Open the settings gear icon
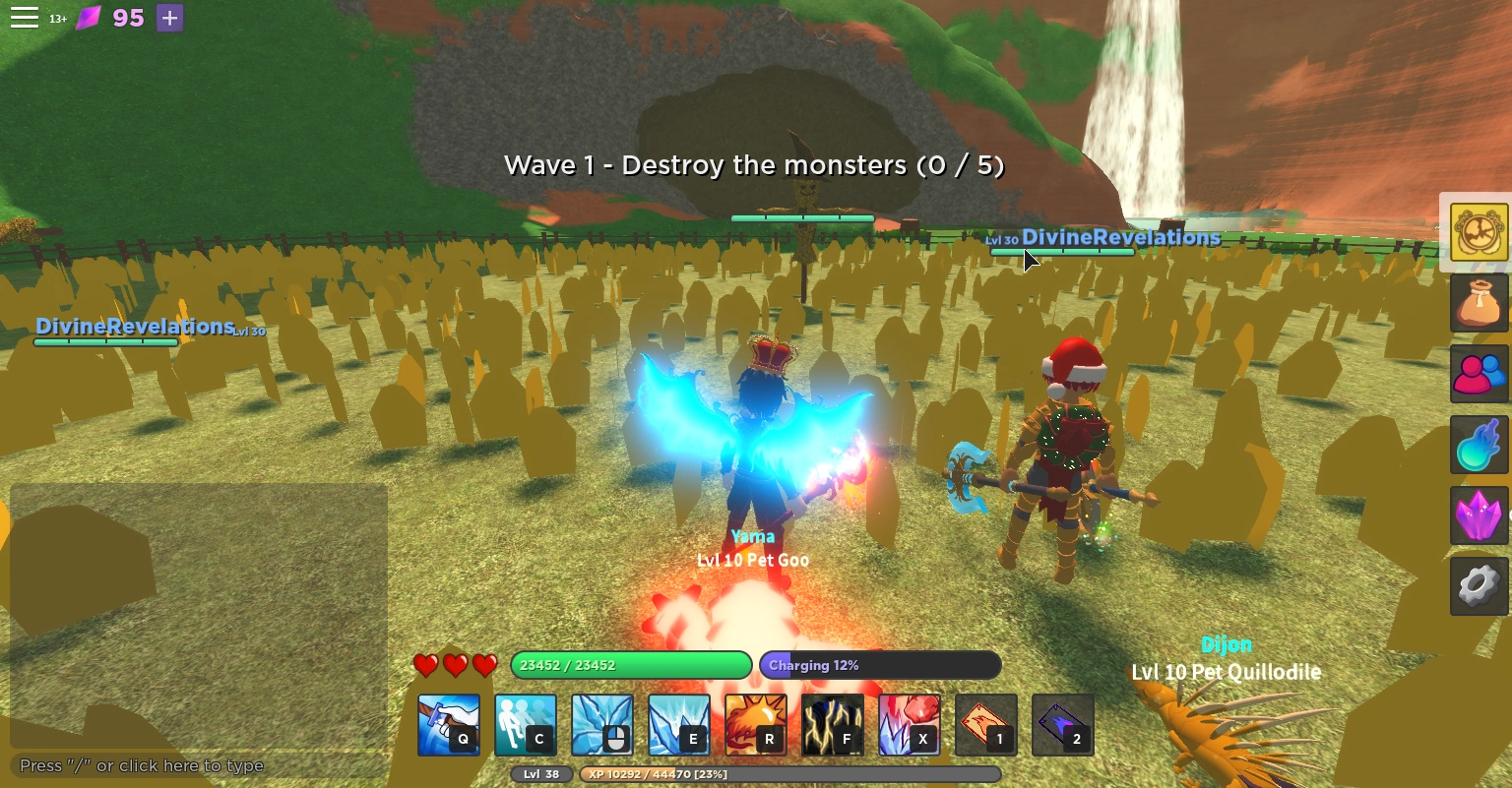The height and width of the screenshot is (788, 1512). 1479,586
